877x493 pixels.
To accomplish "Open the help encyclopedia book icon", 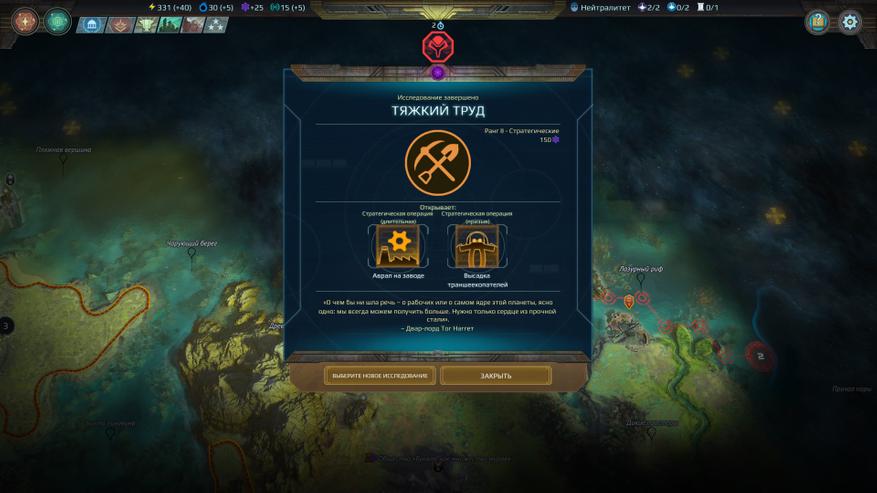I will tap(818, 22).
